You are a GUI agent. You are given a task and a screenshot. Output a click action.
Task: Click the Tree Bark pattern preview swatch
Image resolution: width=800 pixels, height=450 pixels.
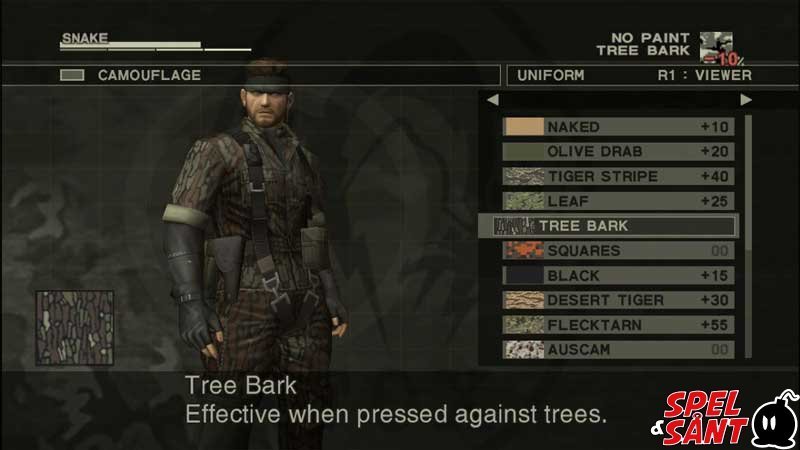(x=75, y=327)
